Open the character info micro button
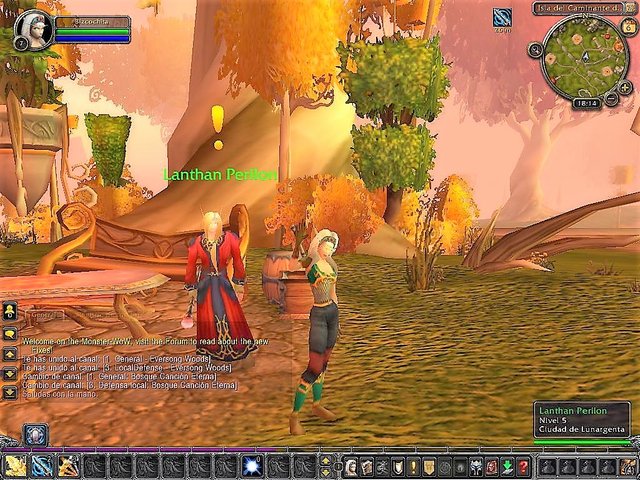 351,467
